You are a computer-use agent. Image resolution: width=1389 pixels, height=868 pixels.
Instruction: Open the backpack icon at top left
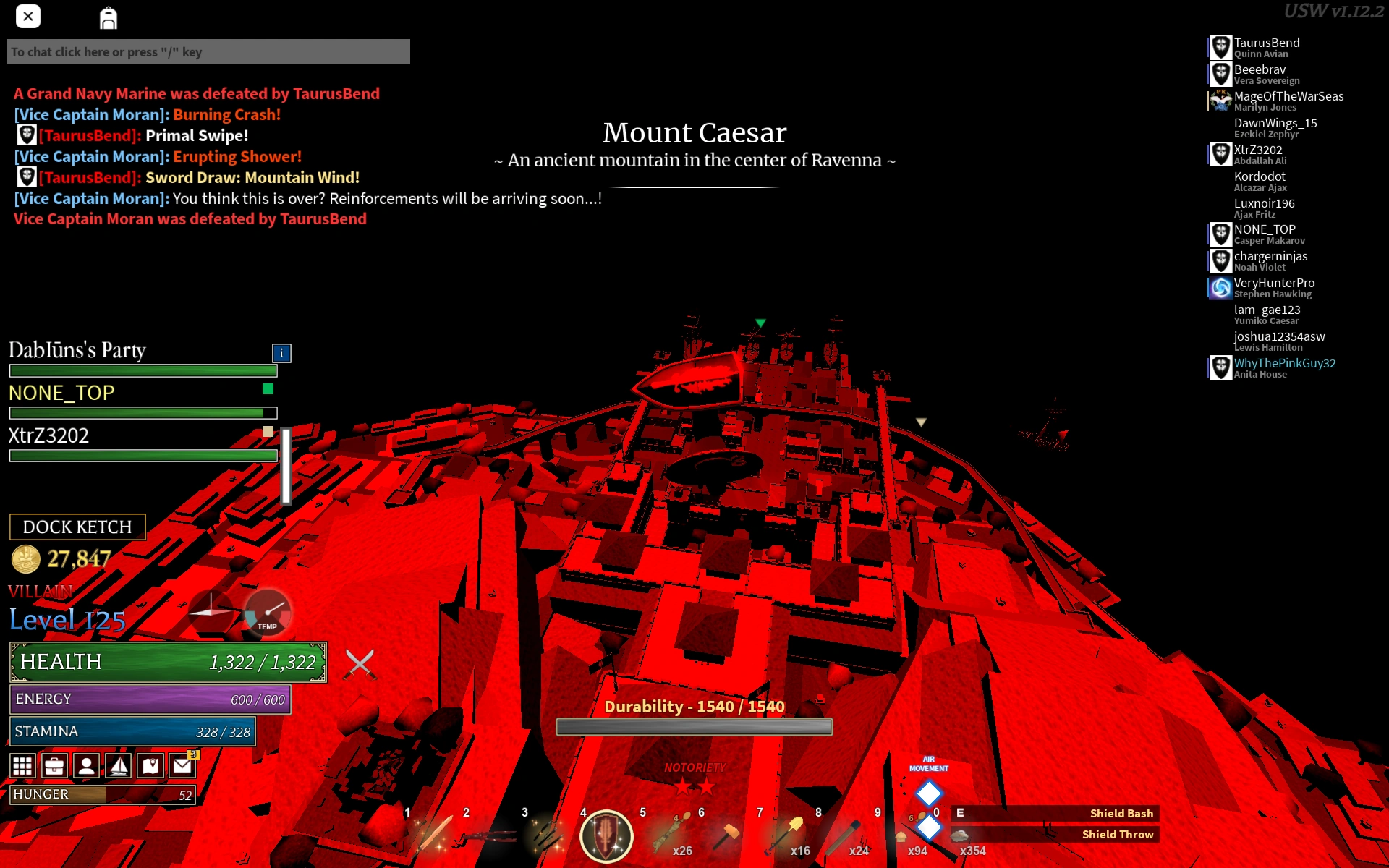coord(109,17)
